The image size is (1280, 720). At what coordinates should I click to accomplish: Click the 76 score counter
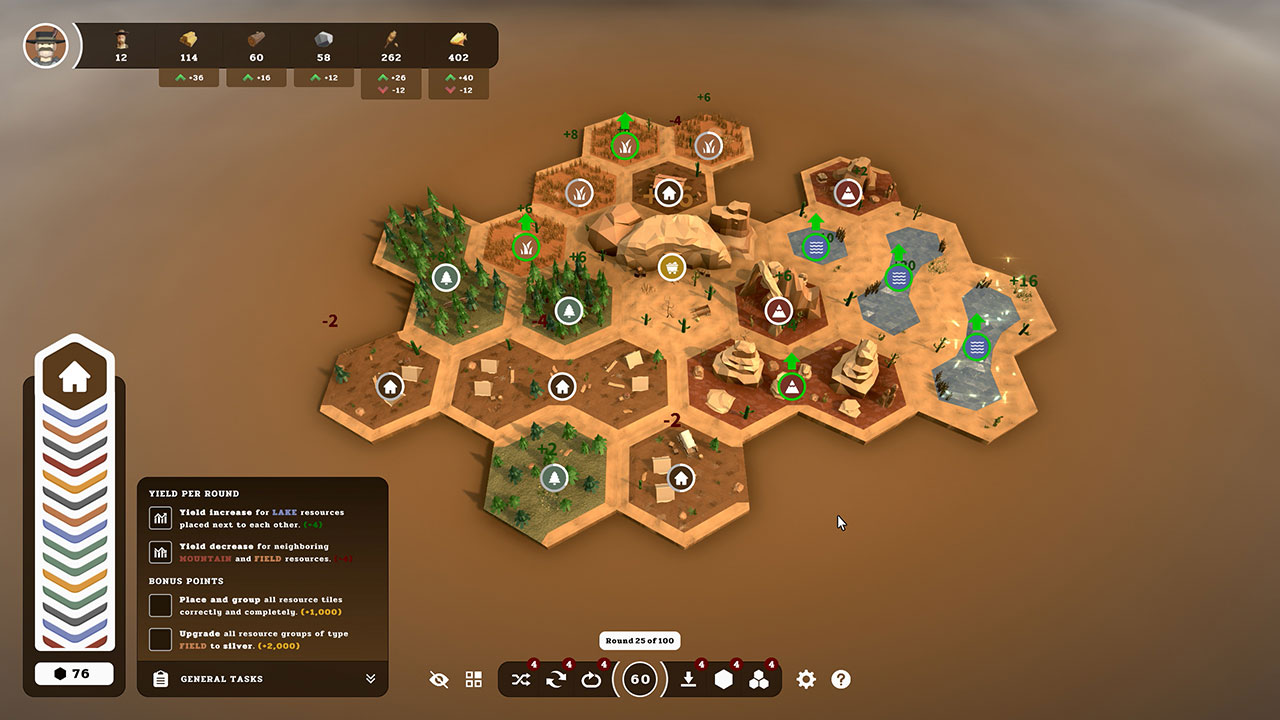[74, 673]
